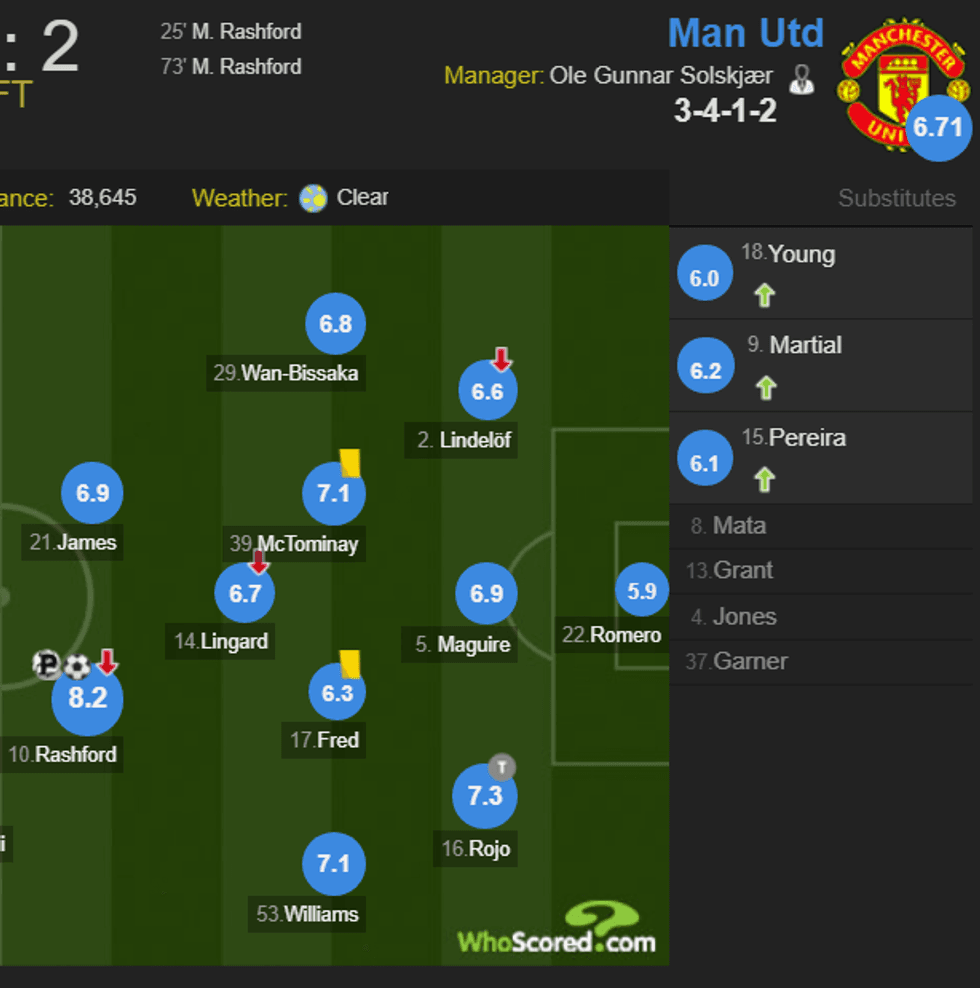980x988 pixels.
Task: Select McTominay's 7.1 rating circle
Action: [x=334, y=494]
